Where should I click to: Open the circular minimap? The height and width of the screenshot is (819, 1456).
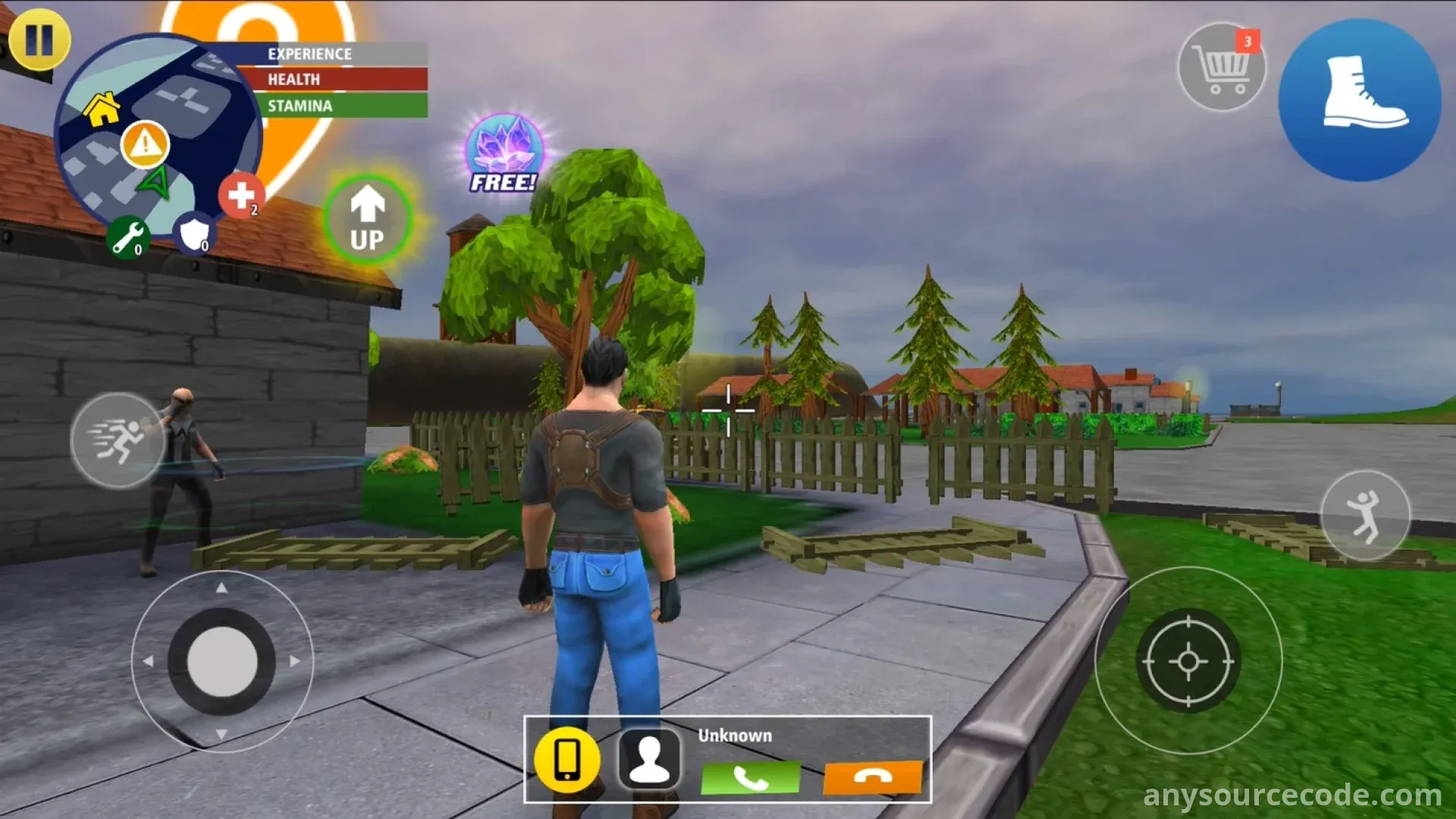161,136
